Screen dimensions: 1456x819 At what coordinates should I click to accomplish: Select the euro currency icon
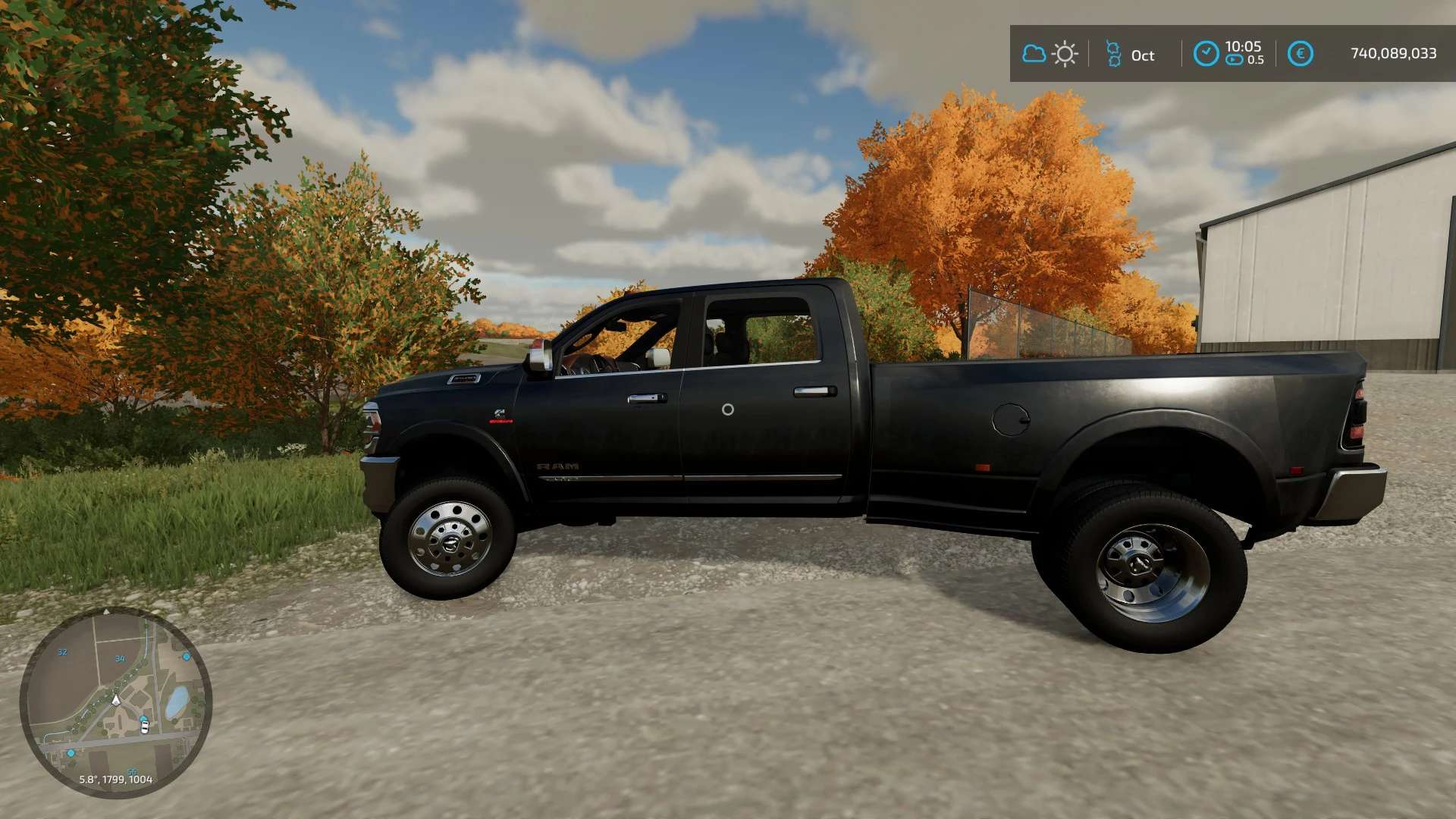1300,54
